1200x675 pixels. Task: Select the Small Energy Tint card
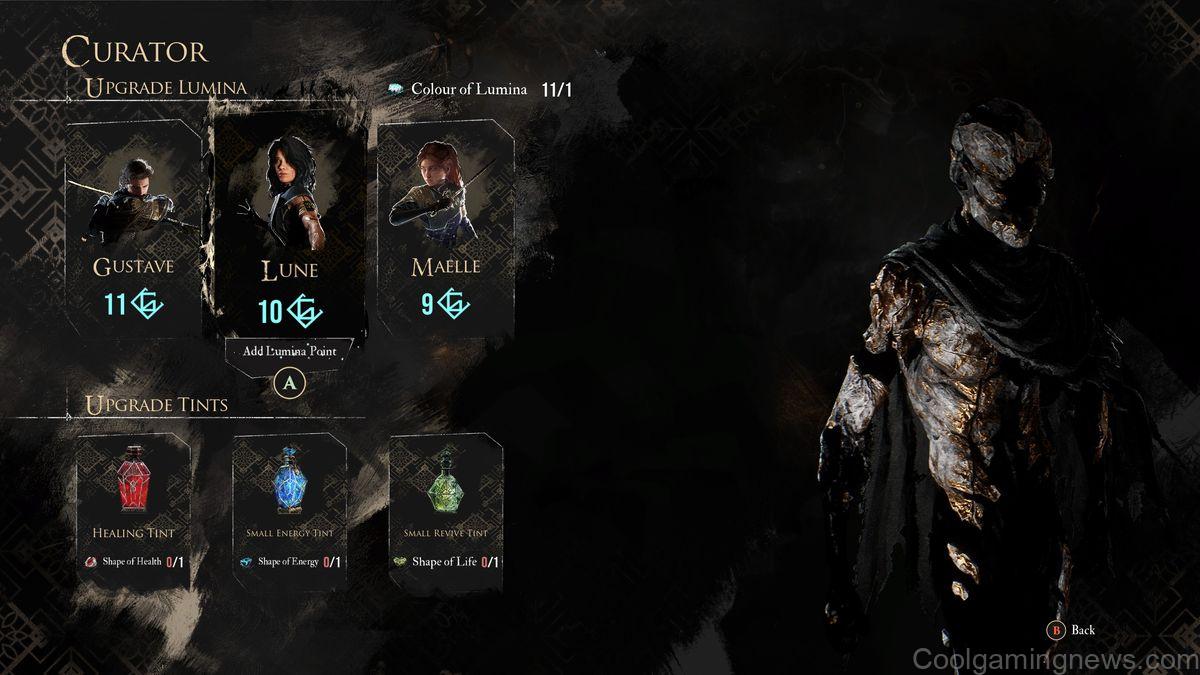click(x=289, y=500)
